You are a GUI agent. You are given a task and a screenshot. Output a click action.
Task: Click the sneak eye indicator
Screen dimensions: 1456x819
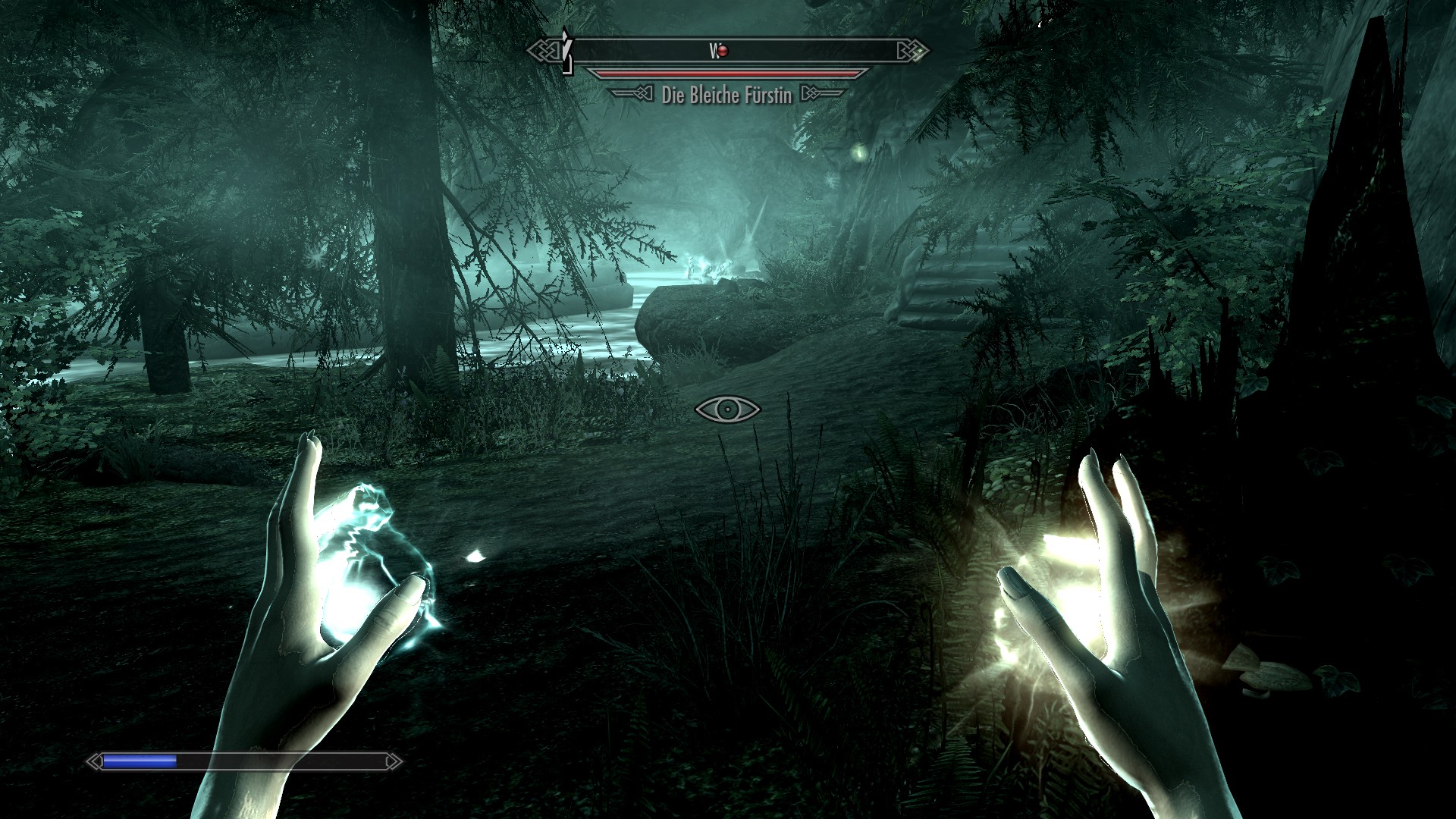727,409
